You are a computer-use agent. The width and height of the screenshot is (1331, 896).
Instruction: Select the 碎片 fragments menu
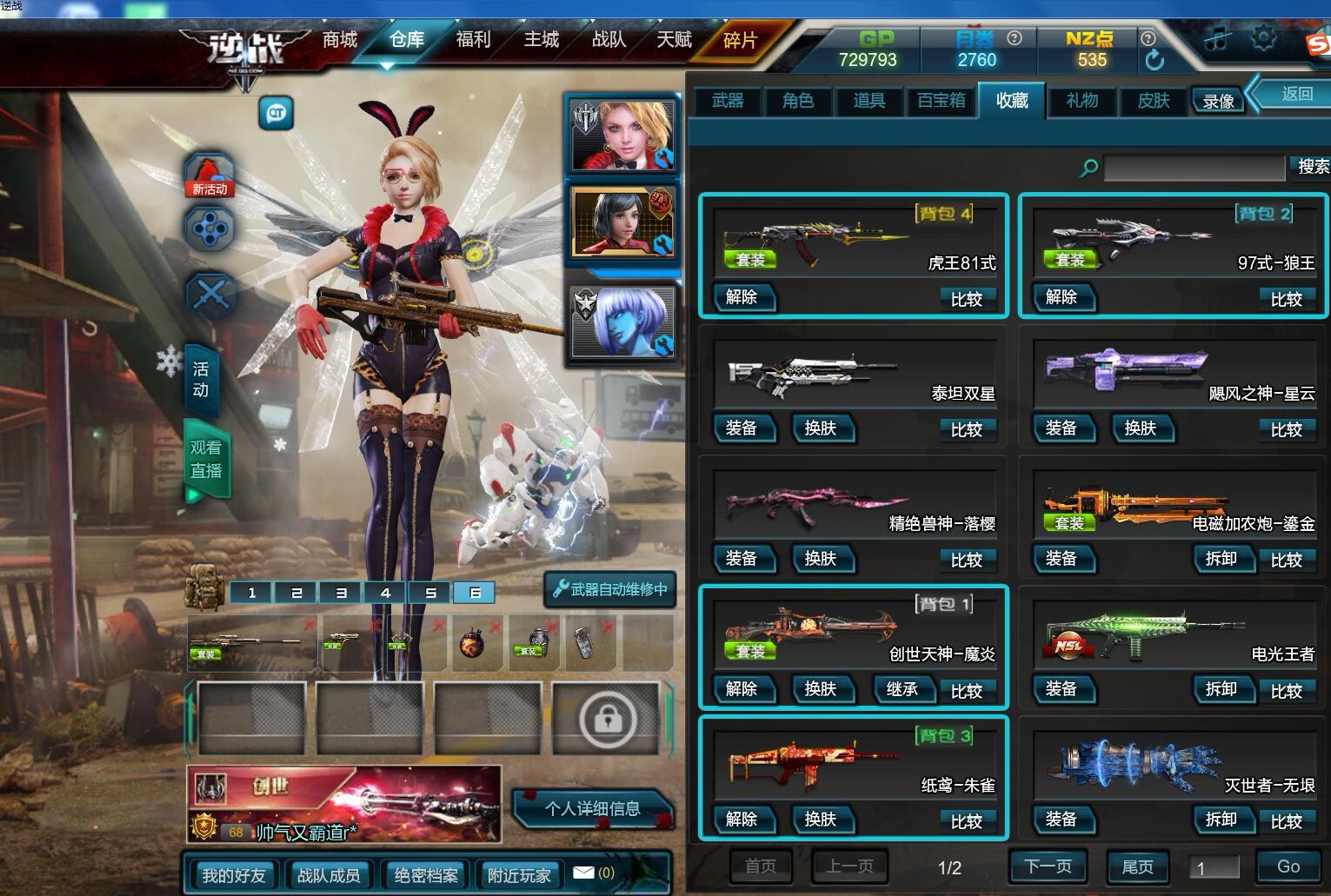click(741, 40)
